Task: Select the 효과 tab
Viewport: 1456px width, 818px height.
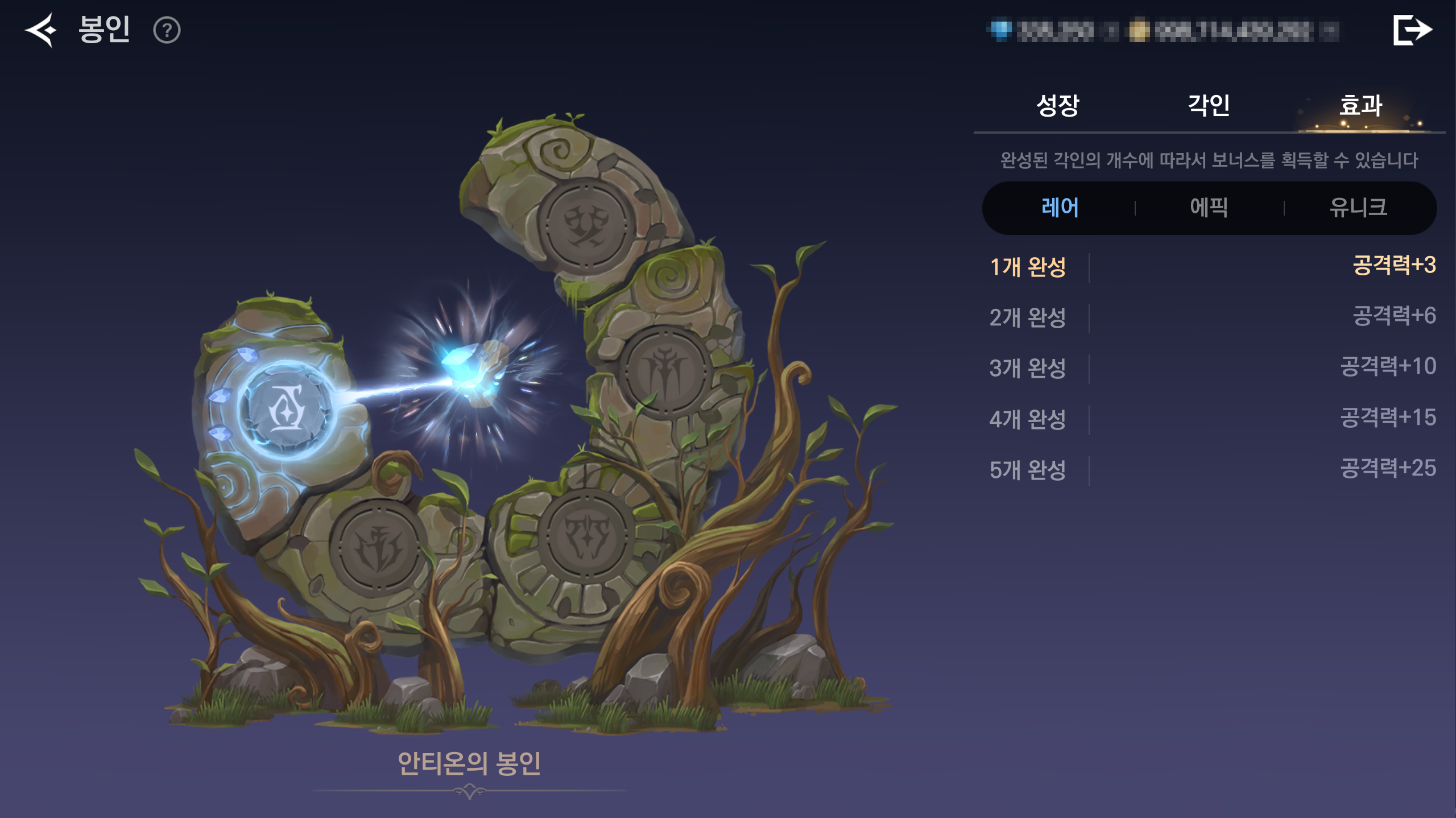Action: click(1360, 105)
